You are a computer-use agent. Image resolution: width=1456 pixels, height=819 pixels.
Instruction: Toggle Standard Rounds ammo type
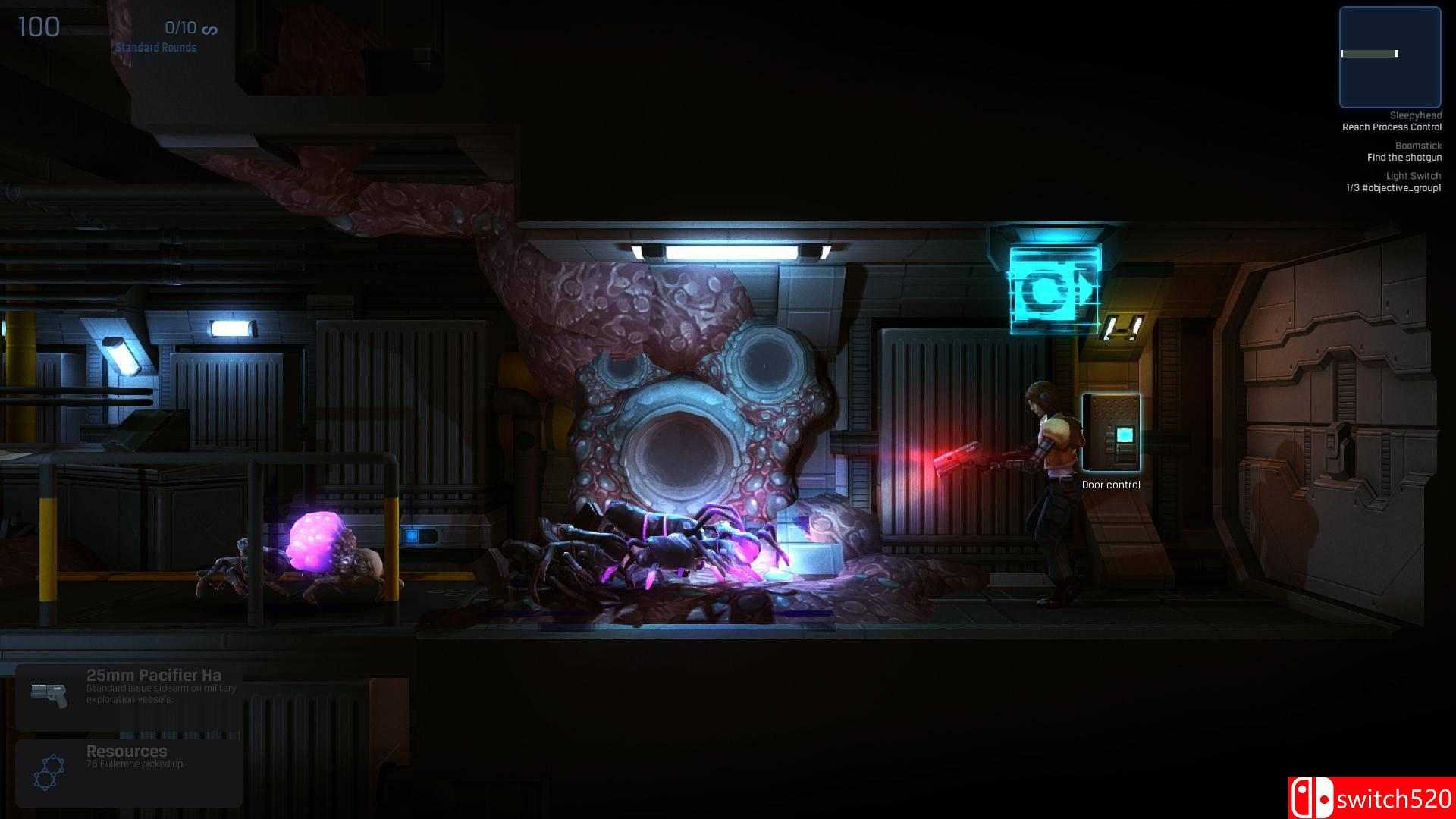155,47
